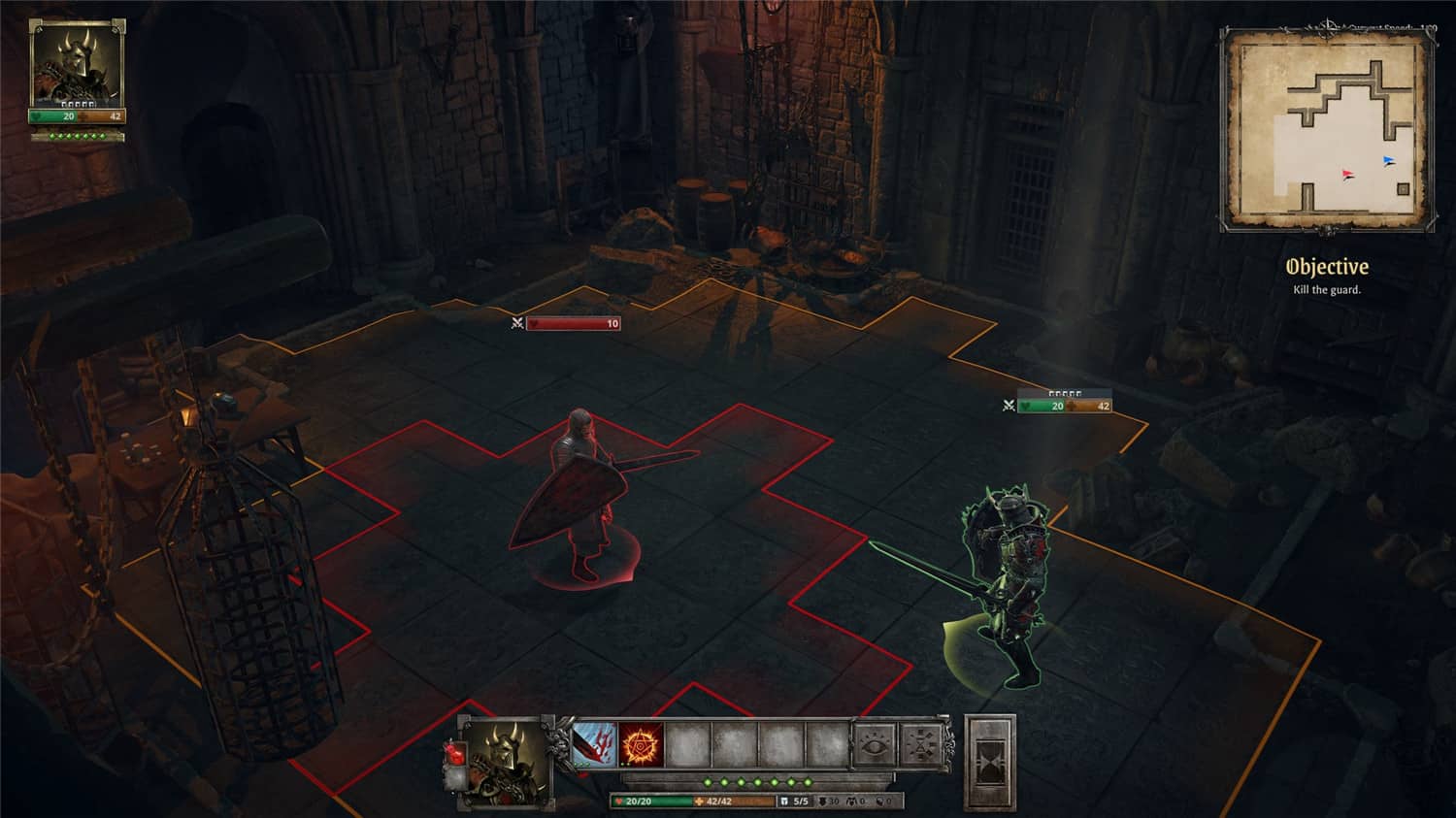The height and width of the screenshot is (818, 1456).
Task: Click the Objective text 'Kill the guard'
Action: coord(1325,289)
